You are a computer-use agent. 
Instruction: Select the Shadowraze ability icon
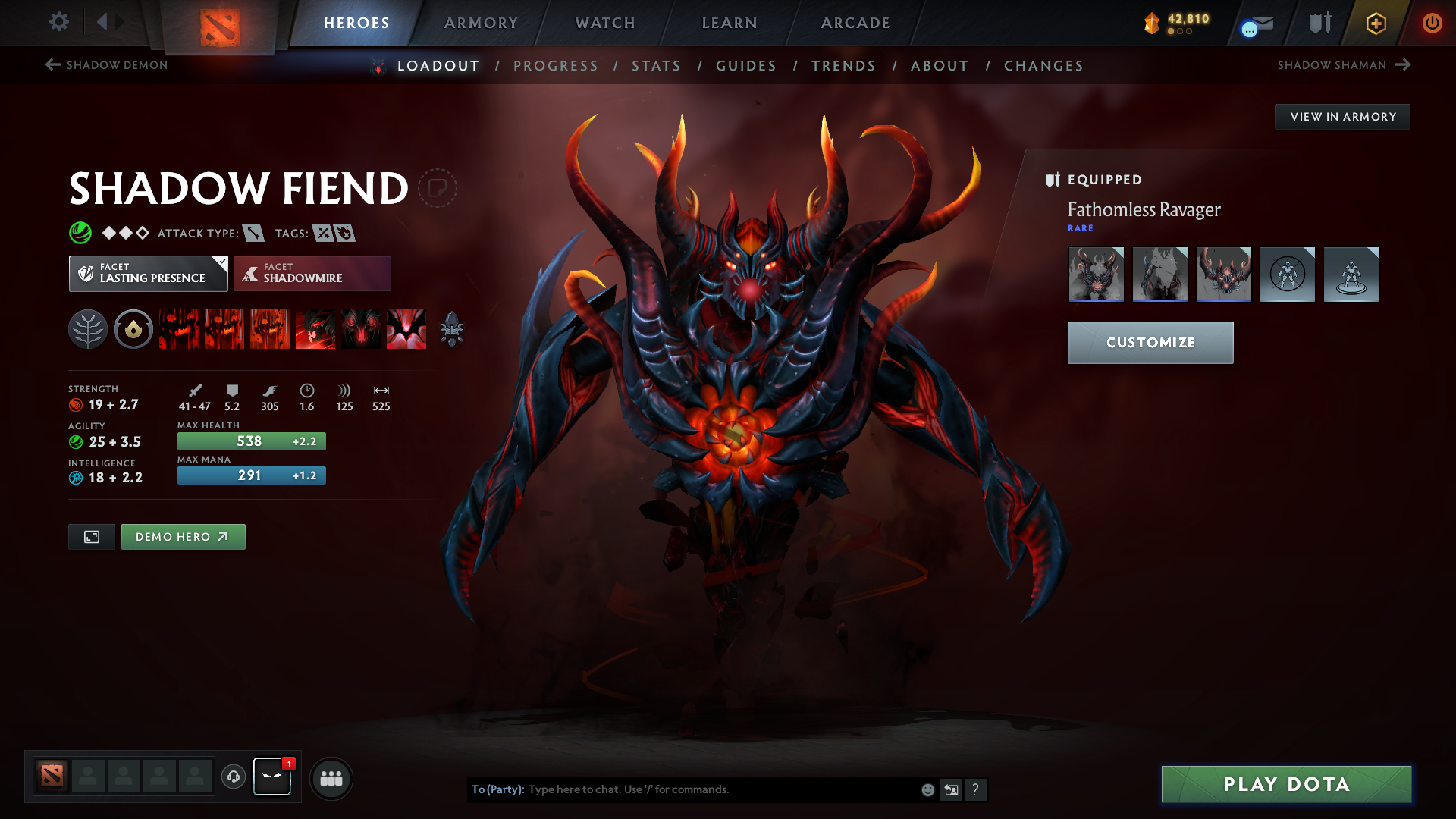pos(178,329)
